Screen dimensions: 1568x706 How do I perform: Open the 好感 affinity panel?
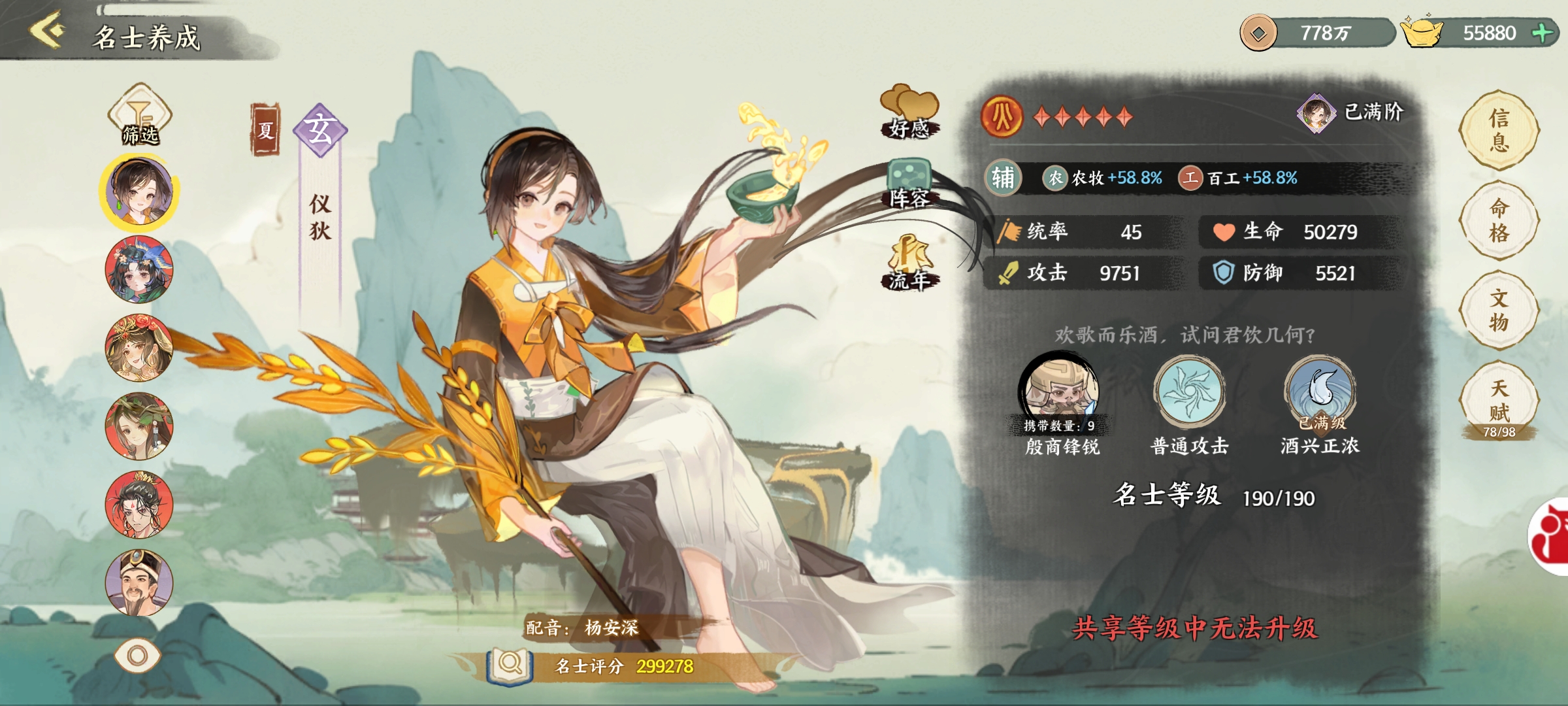tap(909, 112)
